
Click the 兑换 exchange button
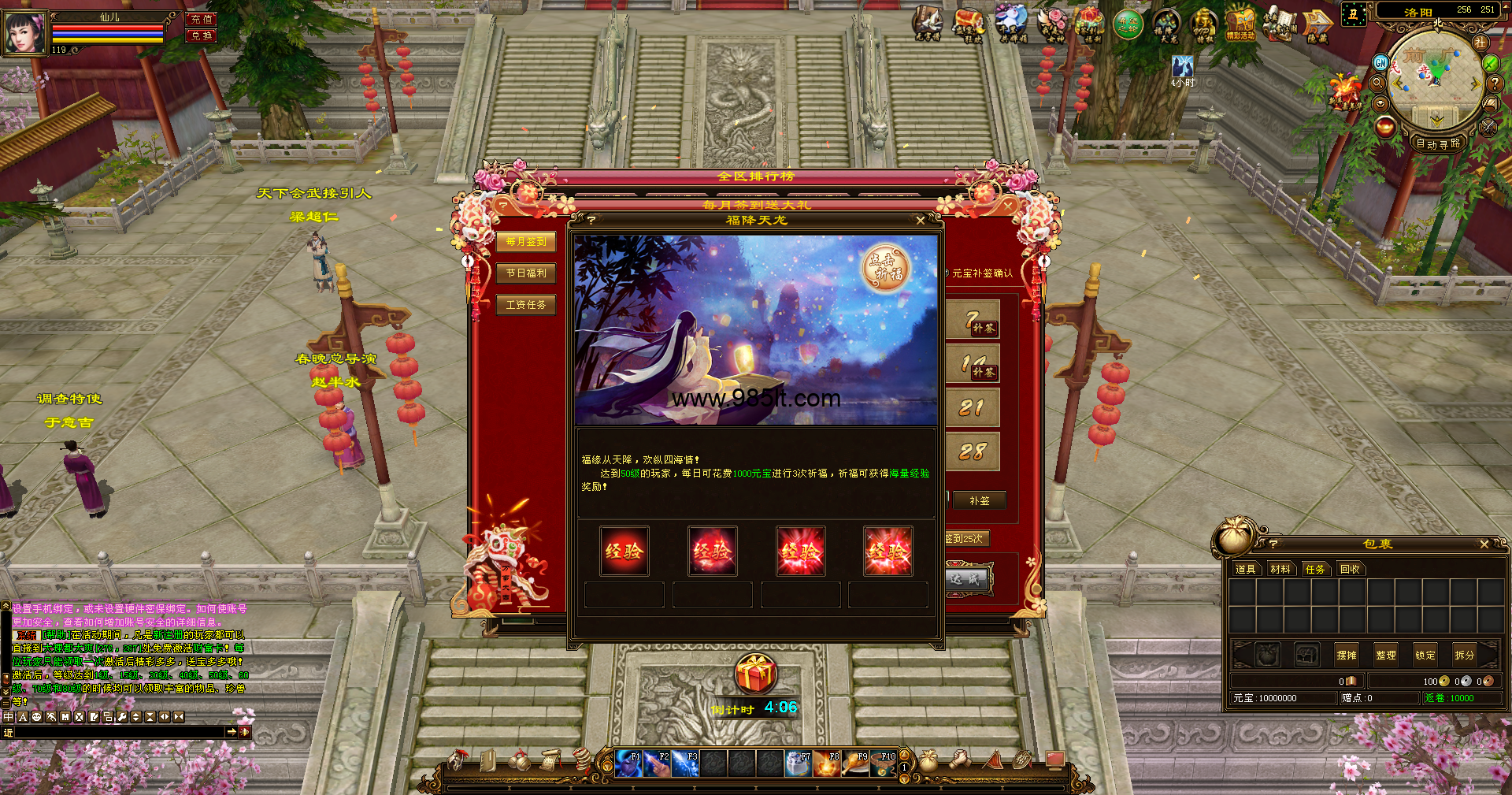coord(202,35)
